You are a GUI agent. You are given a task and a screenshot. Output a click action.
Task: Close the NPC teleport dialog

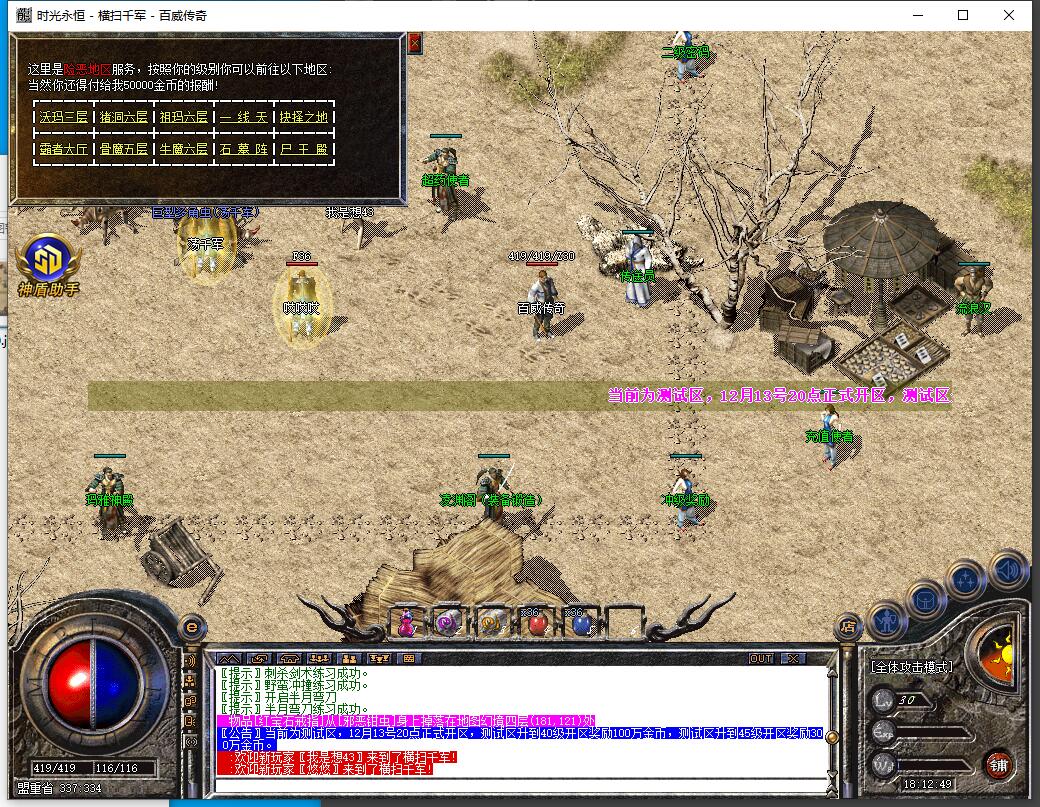415,43
